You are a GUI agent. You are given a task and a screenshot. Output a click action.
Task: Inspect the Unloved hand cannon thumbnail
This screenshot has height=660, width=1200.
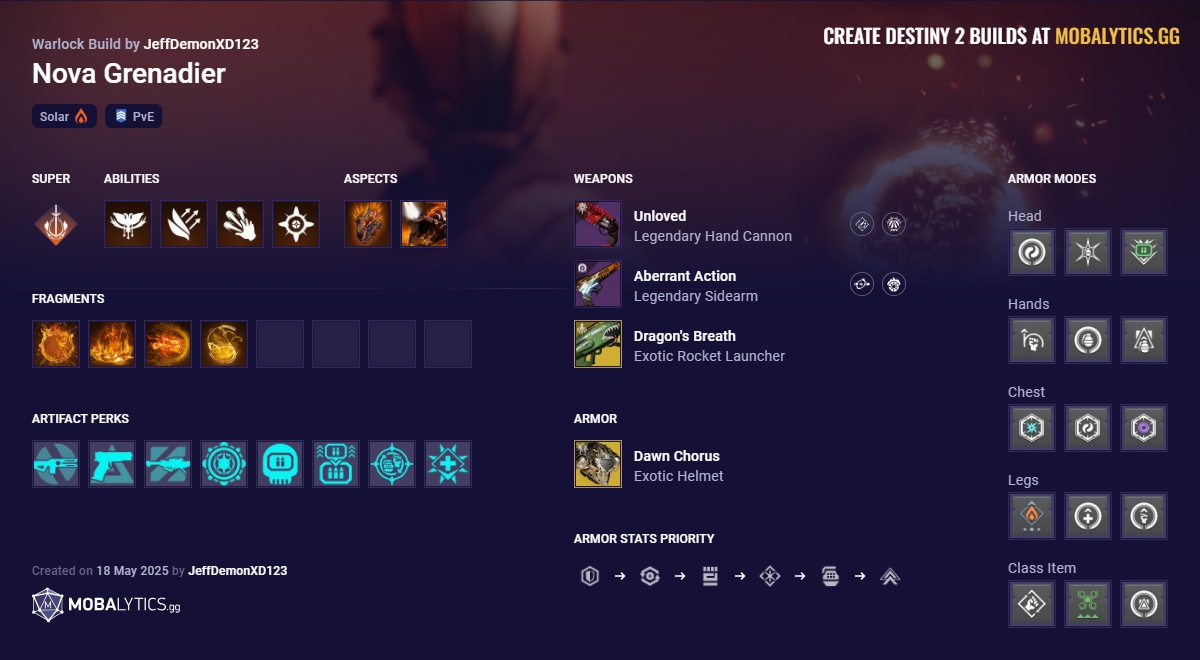click(x=598, y=224)
